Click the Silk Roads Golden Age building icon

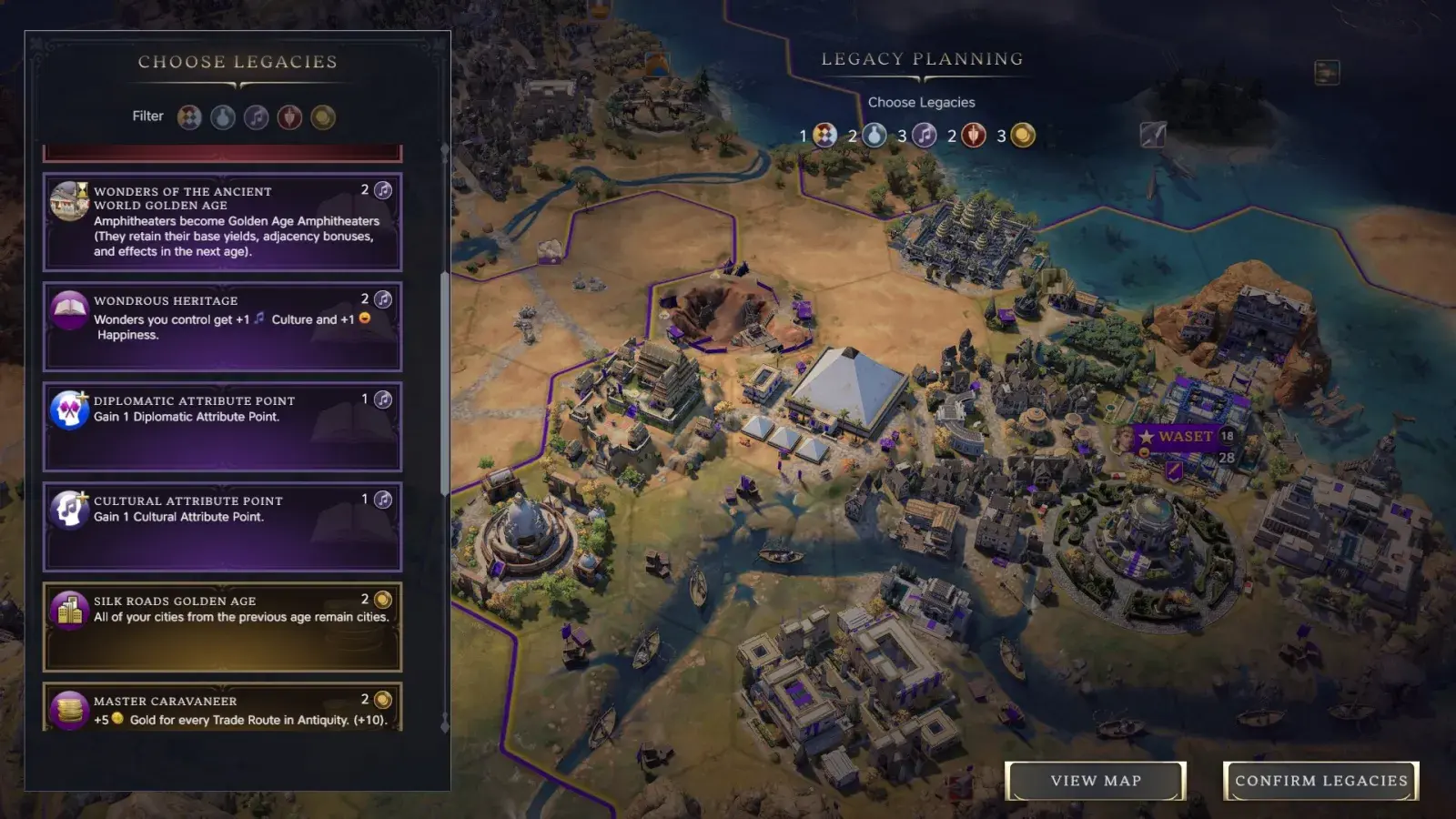click(66, 610)
